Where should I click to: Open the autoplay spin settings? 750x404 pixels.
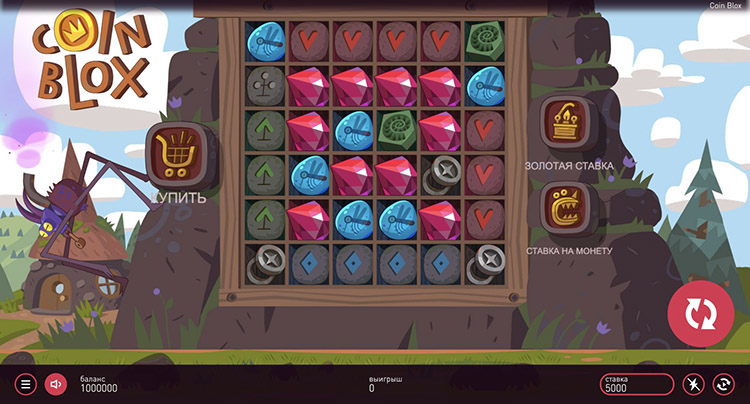723,383
